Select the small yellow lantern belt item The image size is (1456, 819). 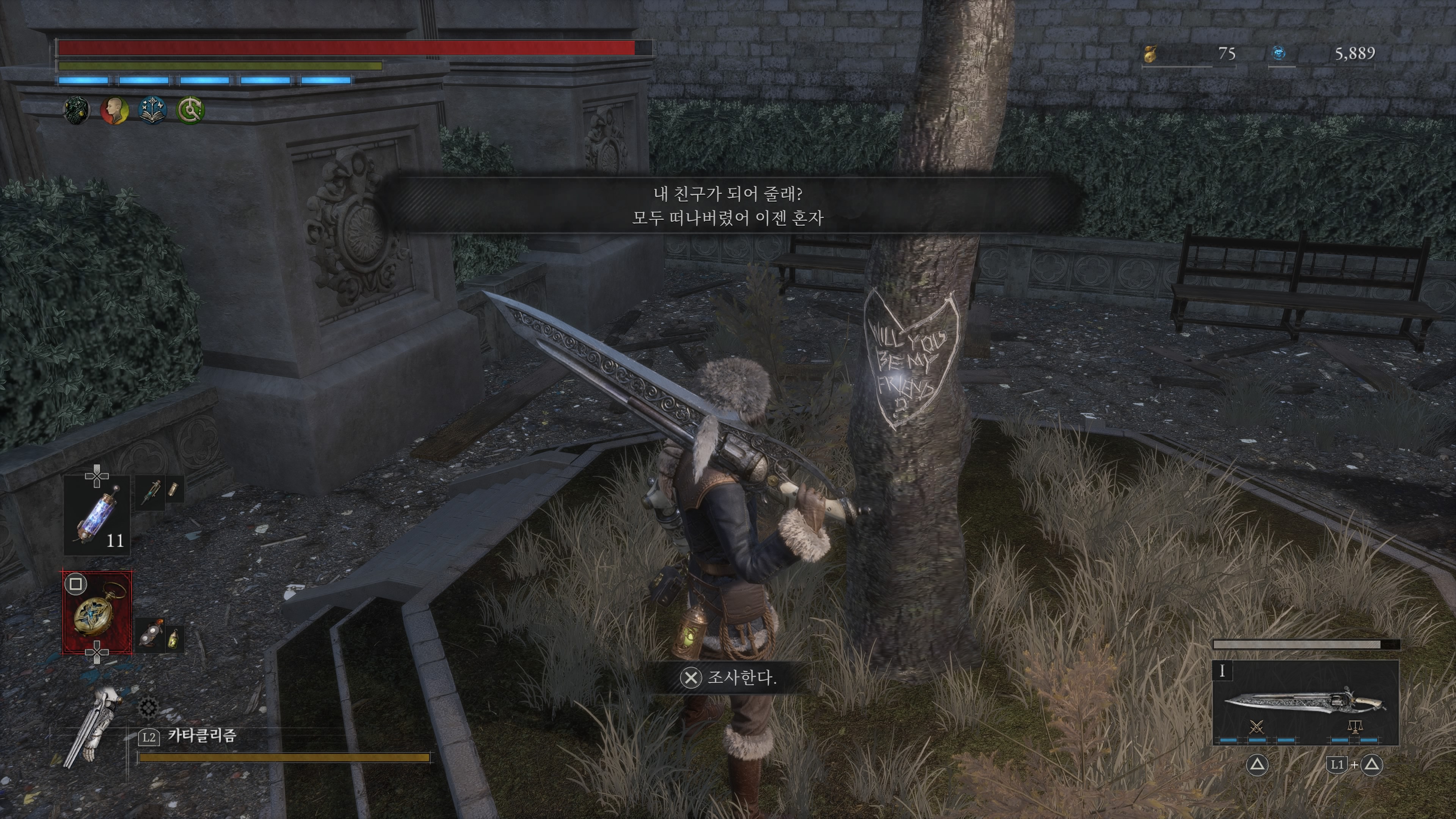pyautogui.click(x=173, y=638)
